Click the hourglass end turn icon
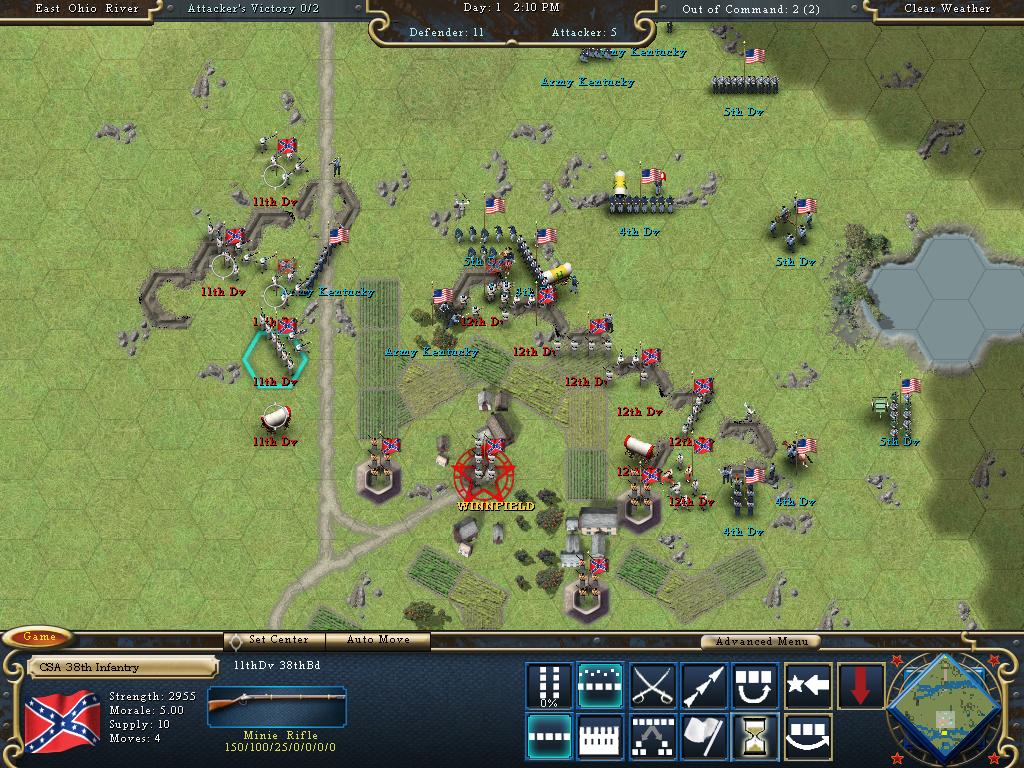1024x768 pixels. click(757, 737)
